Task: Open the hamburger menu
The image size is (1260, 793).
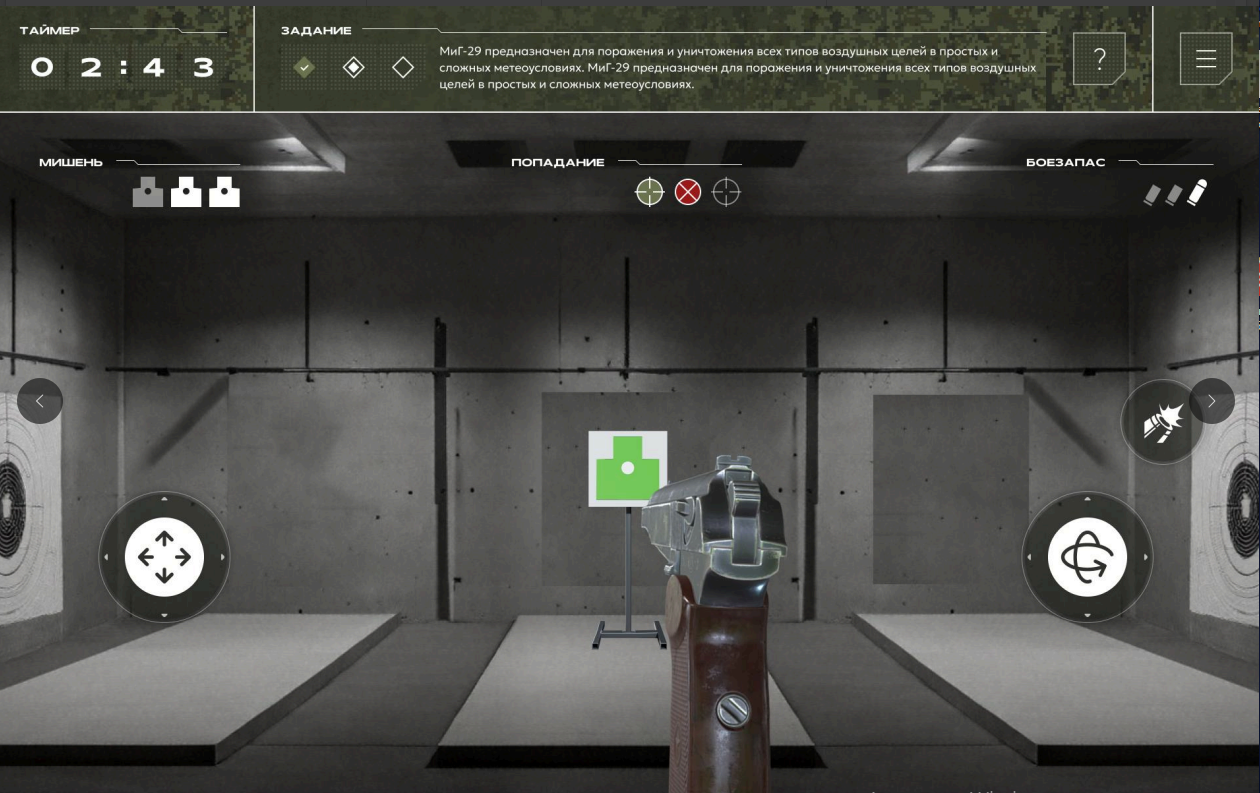Action: click(1205, 59)
